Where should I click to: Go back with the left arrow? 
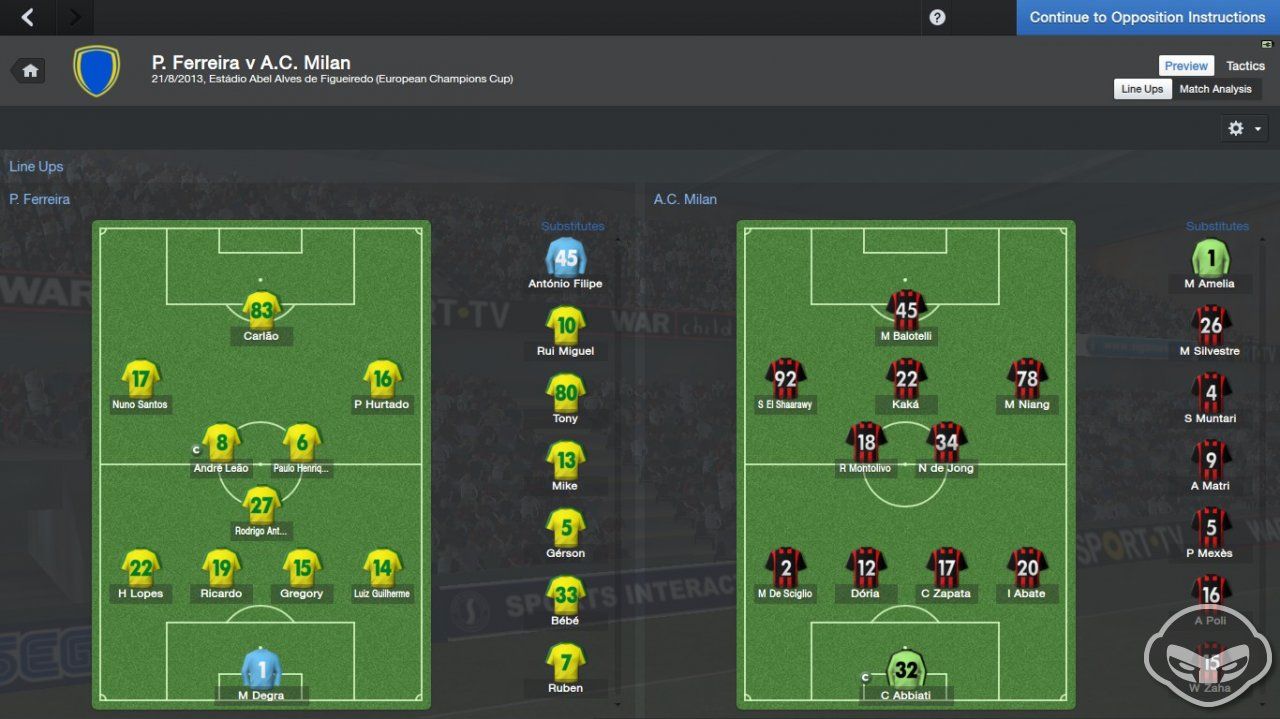coord(27,17)
